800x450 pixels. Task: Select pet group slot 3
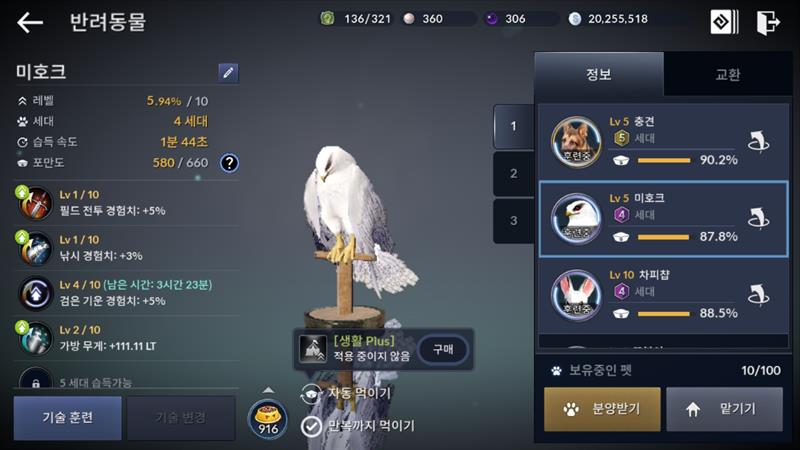[514, 221]
